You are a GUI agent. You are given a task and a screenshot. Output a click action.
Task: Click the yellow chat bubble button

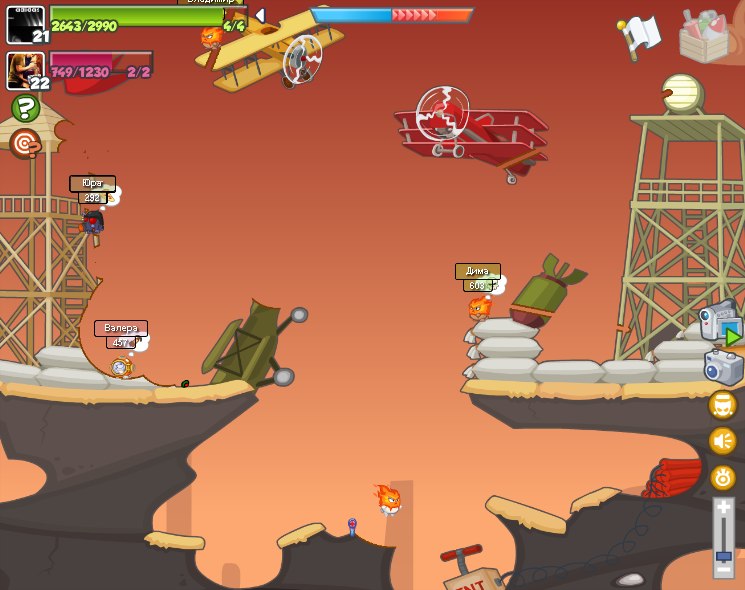click(x=722, y=404)
